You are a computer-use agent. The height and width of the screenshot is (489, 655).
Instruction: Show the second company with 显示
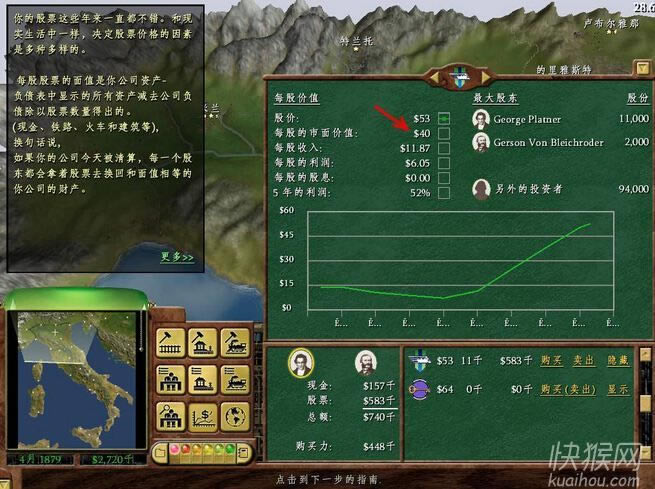tap(619, 389)
